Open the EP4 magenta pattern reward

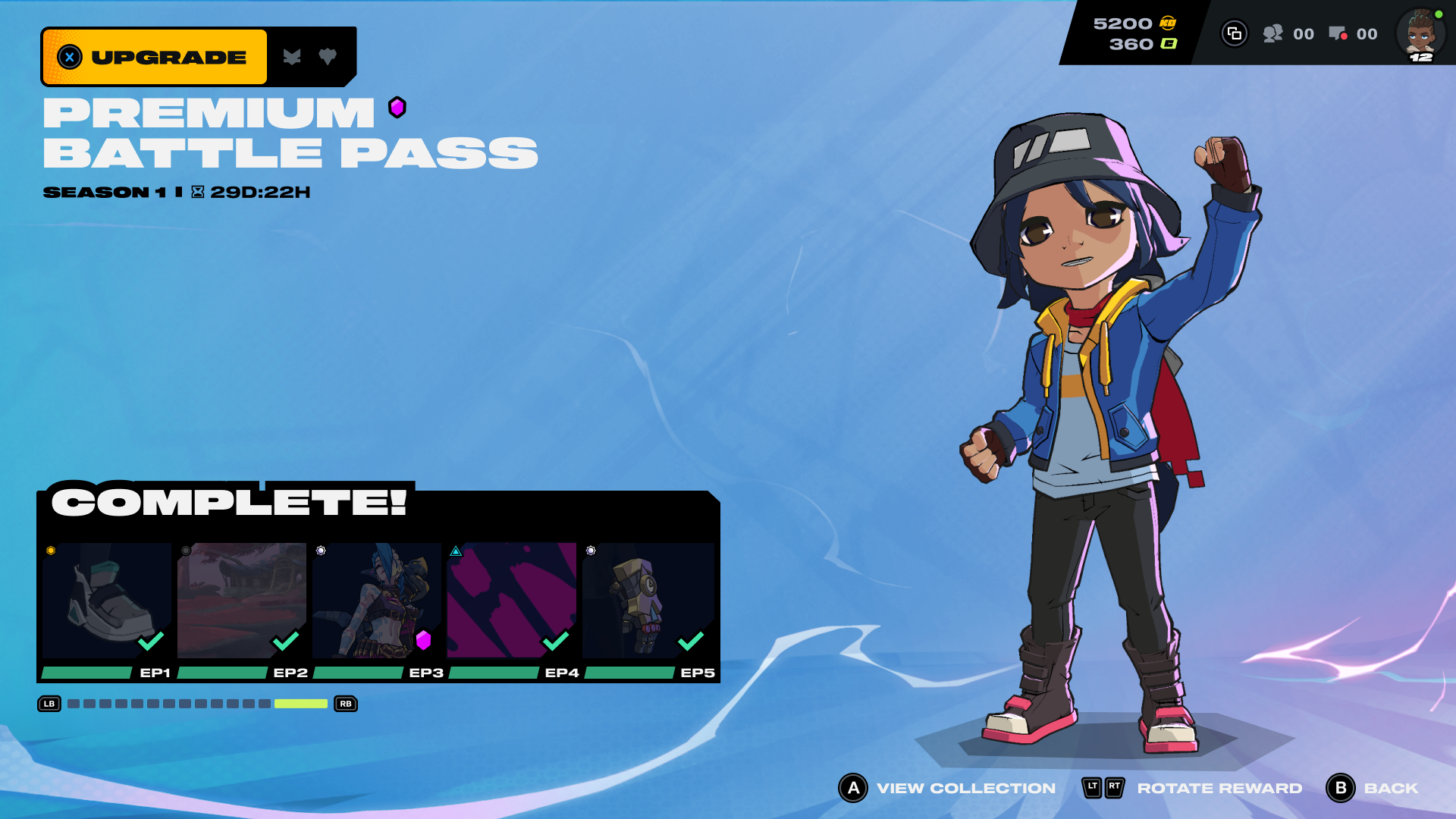511,600
